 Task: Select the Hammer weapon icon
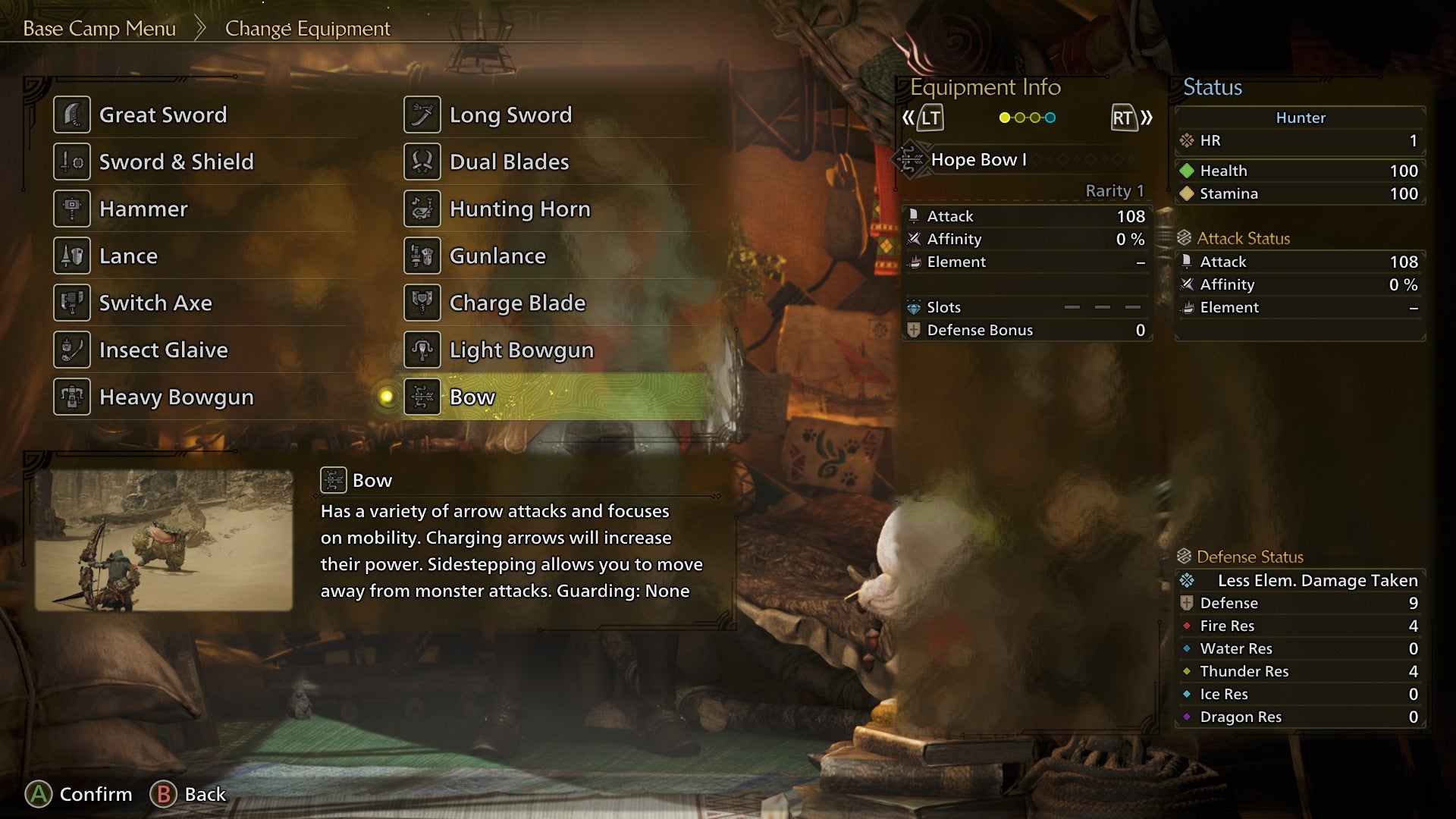(x=72, y=209)
